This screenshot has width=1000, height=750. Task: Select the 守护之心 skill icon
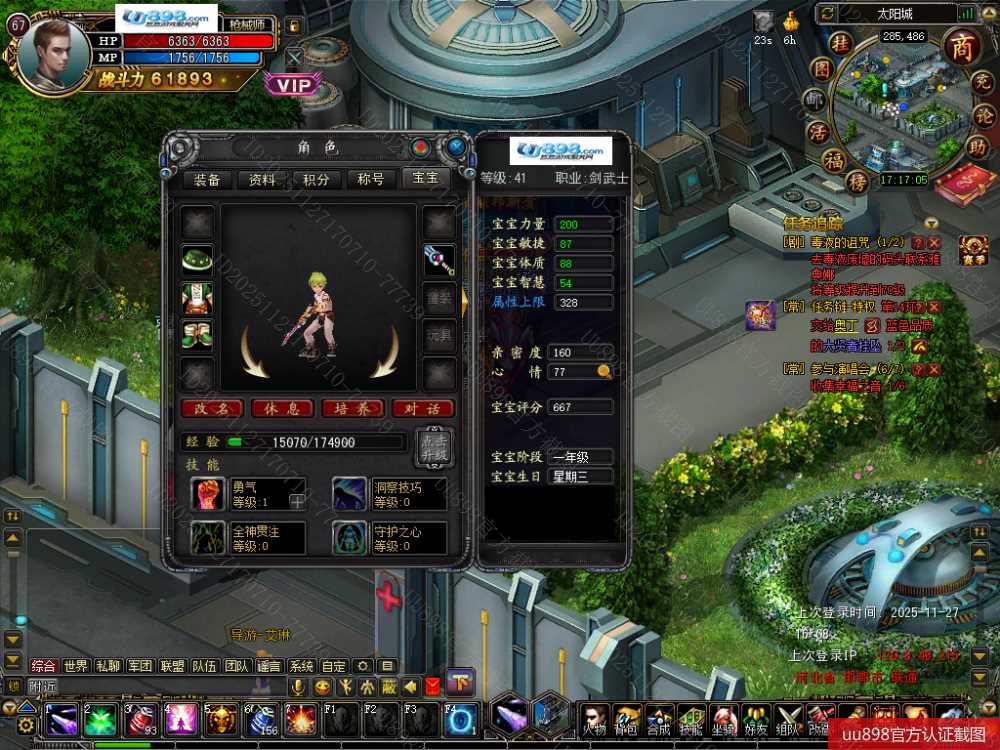(350, 538)
